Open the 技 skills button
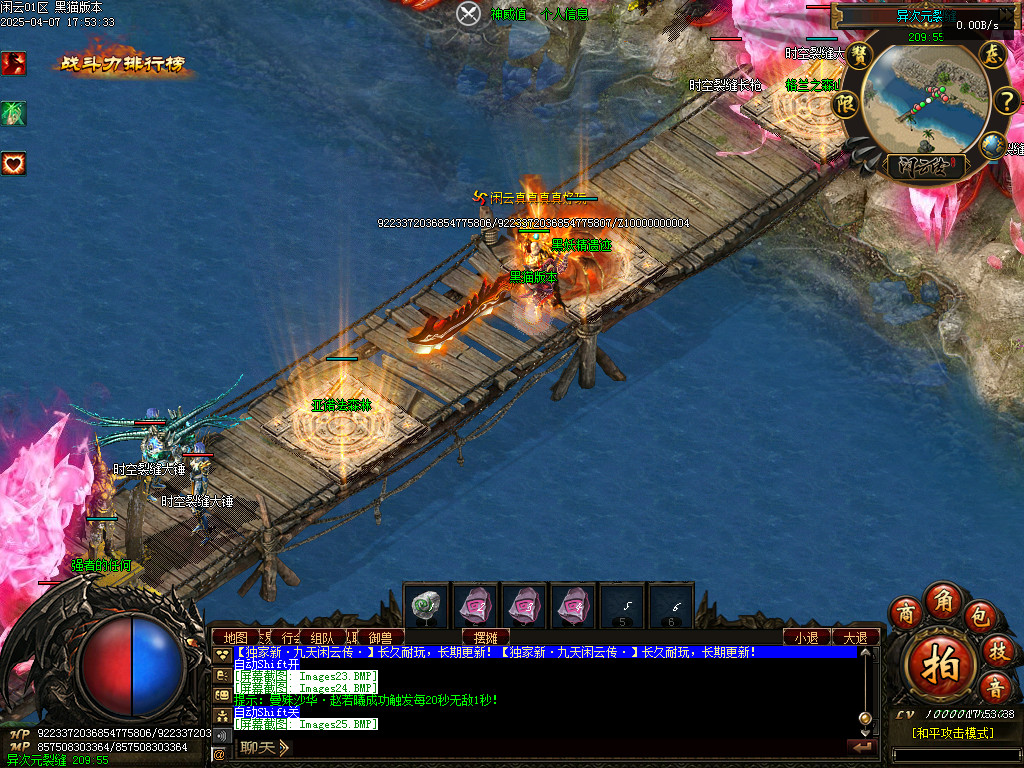Image resolution: width=1024 pixels, height=768 pixels. 997,650
